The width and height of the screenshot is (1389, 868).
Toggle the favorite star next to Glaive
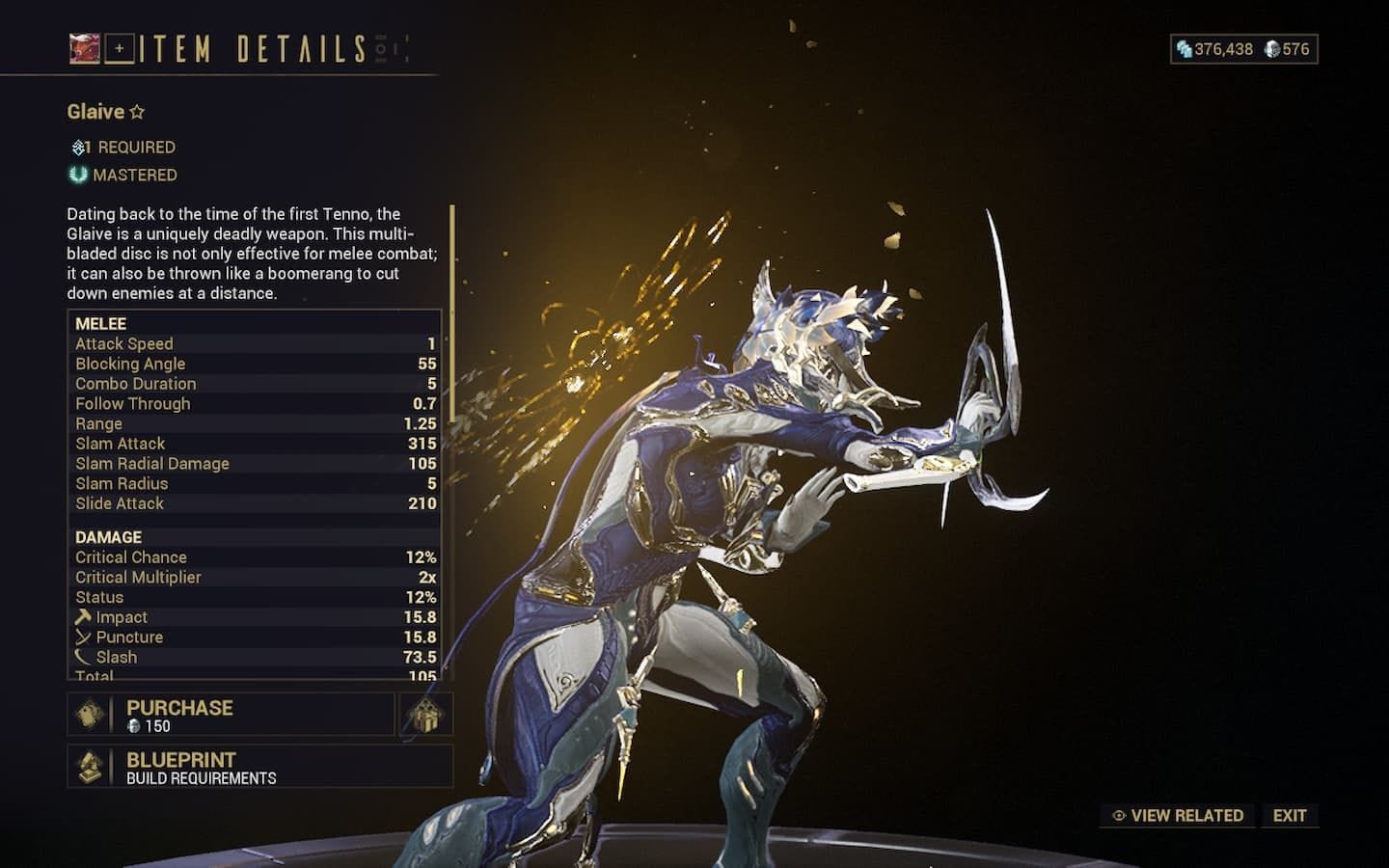click(x=137, y=111)
